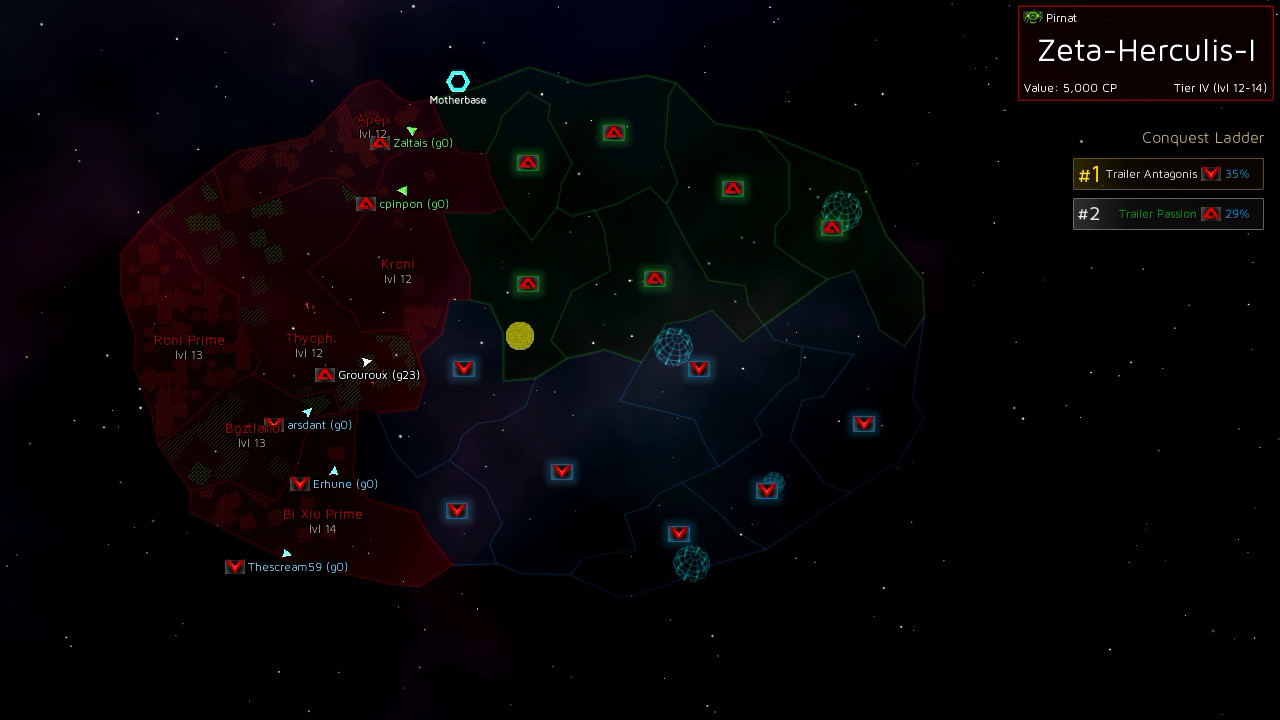
Task: Select the yellow sun map marker
Action: click(520, 336)
